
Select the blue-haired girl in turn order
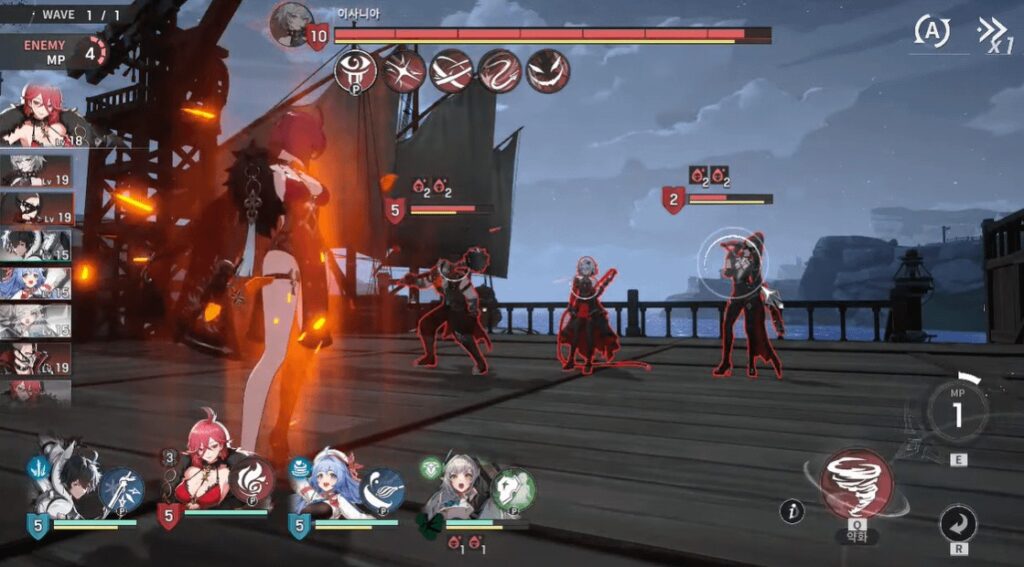(35, 283)
